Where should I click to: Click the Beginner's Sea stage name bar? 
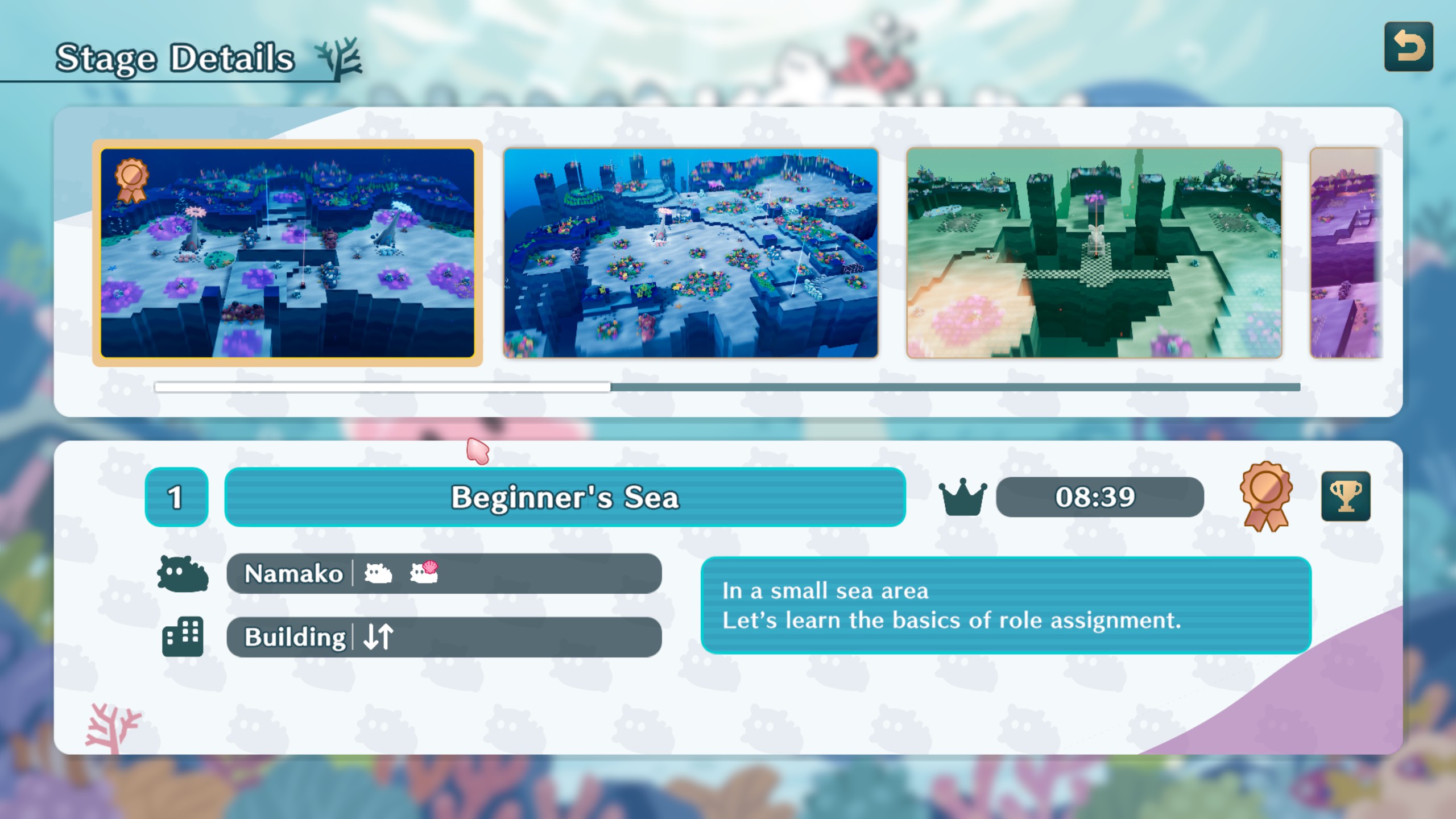click(x=565, y=497)
